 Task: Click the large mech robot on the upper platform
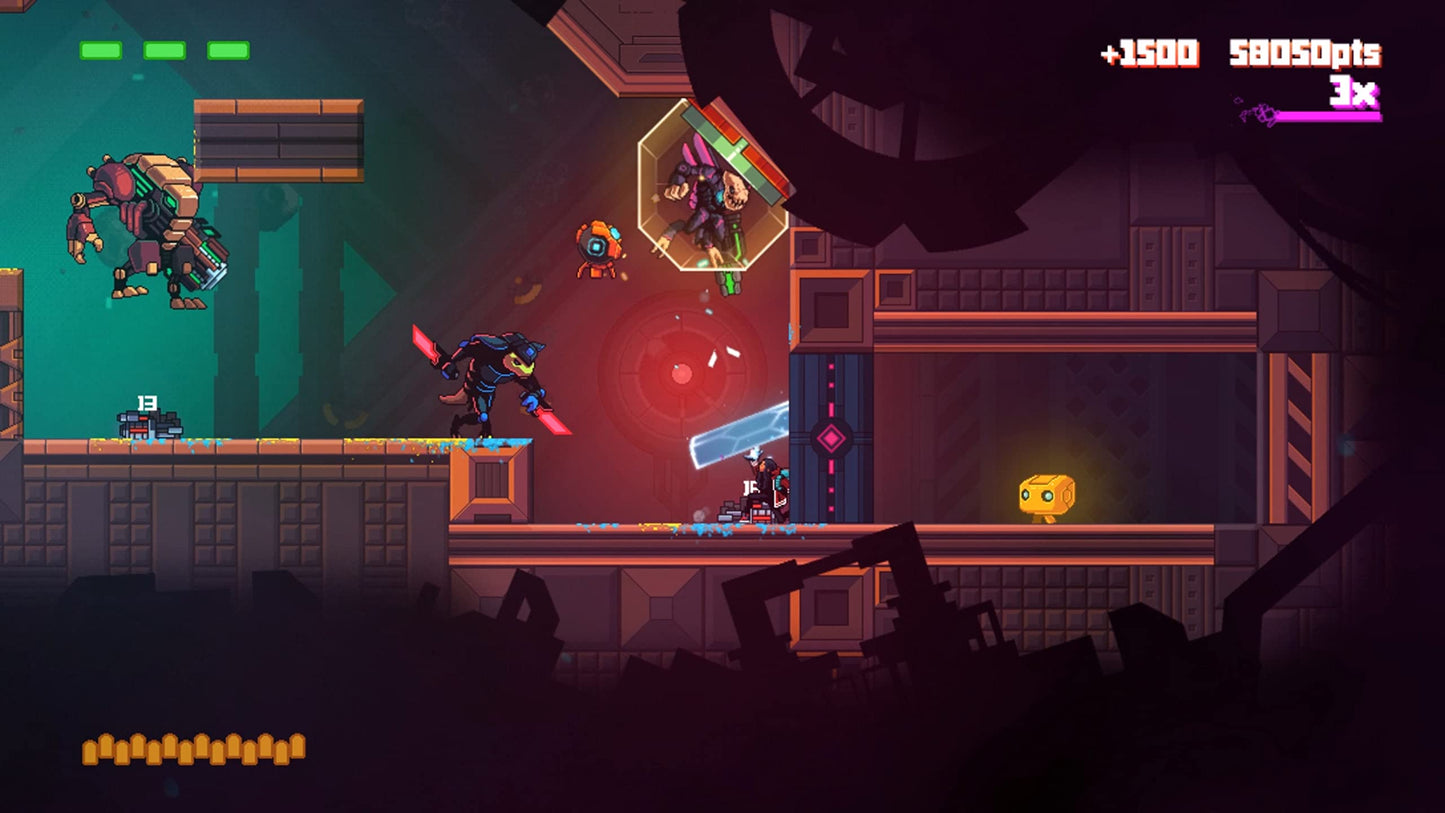[145, 230]
